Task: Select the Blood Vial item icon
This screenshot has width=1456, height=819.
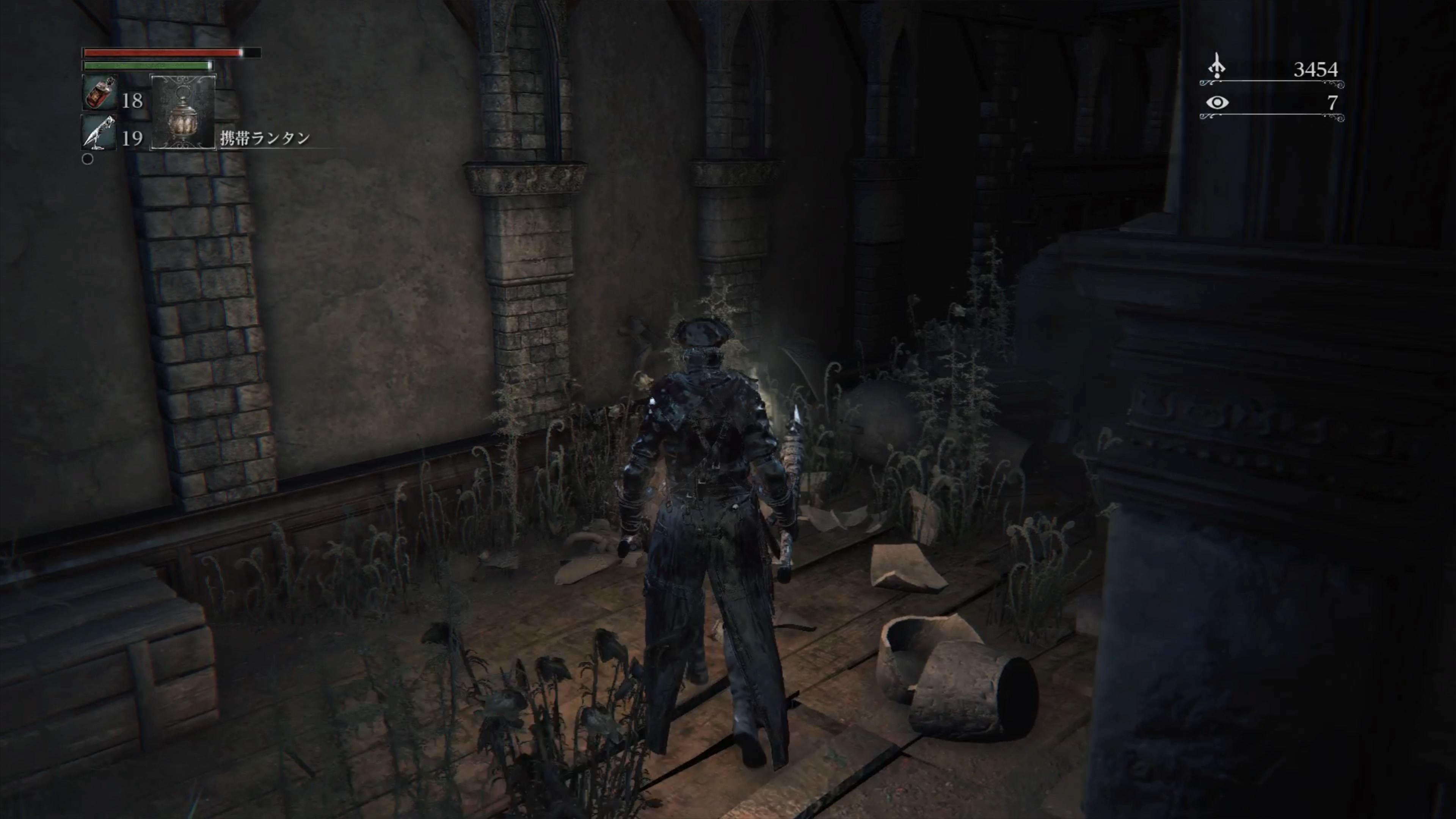Action: [x=99, y=93]
